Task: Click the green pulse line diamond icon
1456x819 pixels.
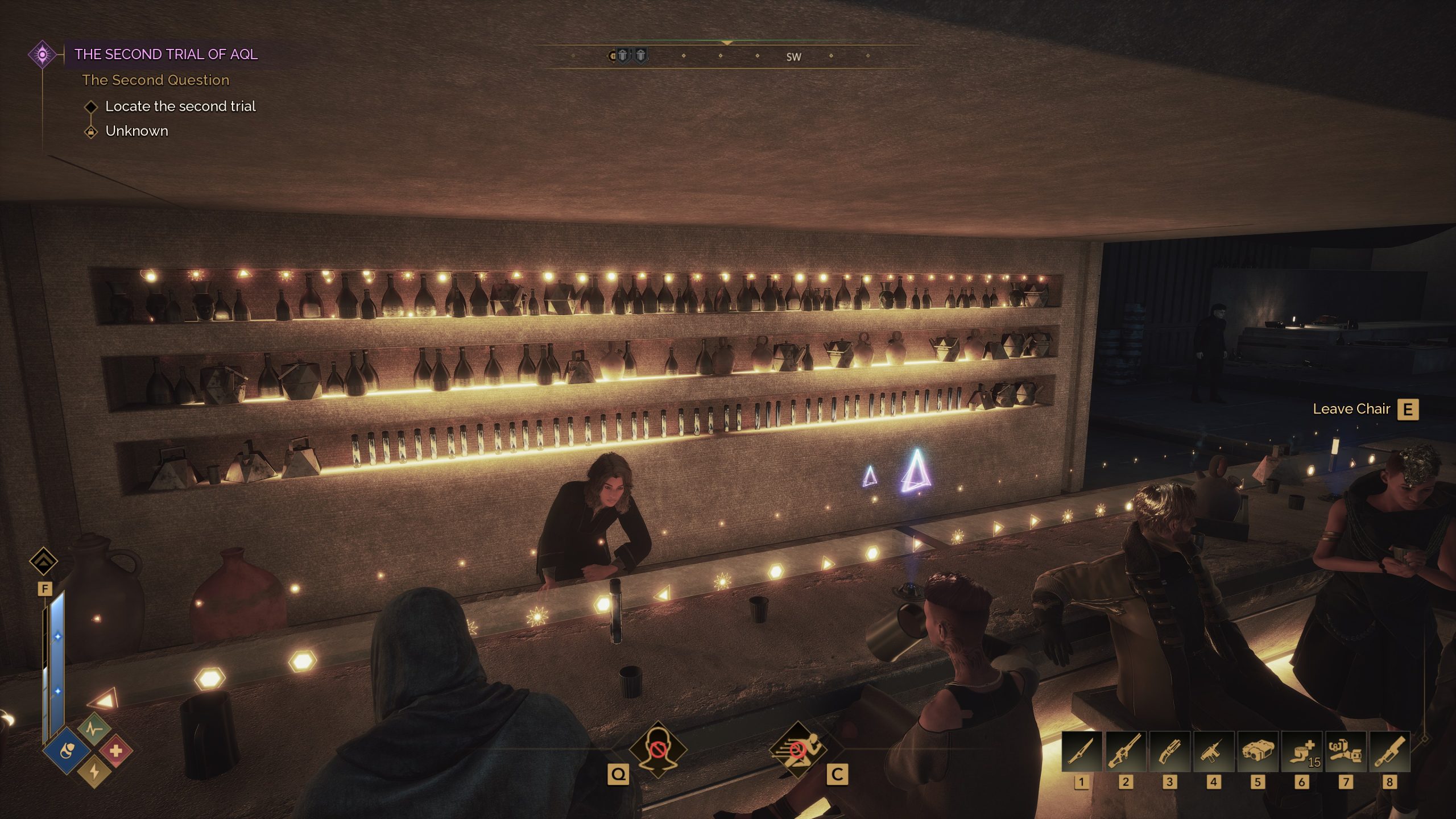Action: tap(94, 729)
